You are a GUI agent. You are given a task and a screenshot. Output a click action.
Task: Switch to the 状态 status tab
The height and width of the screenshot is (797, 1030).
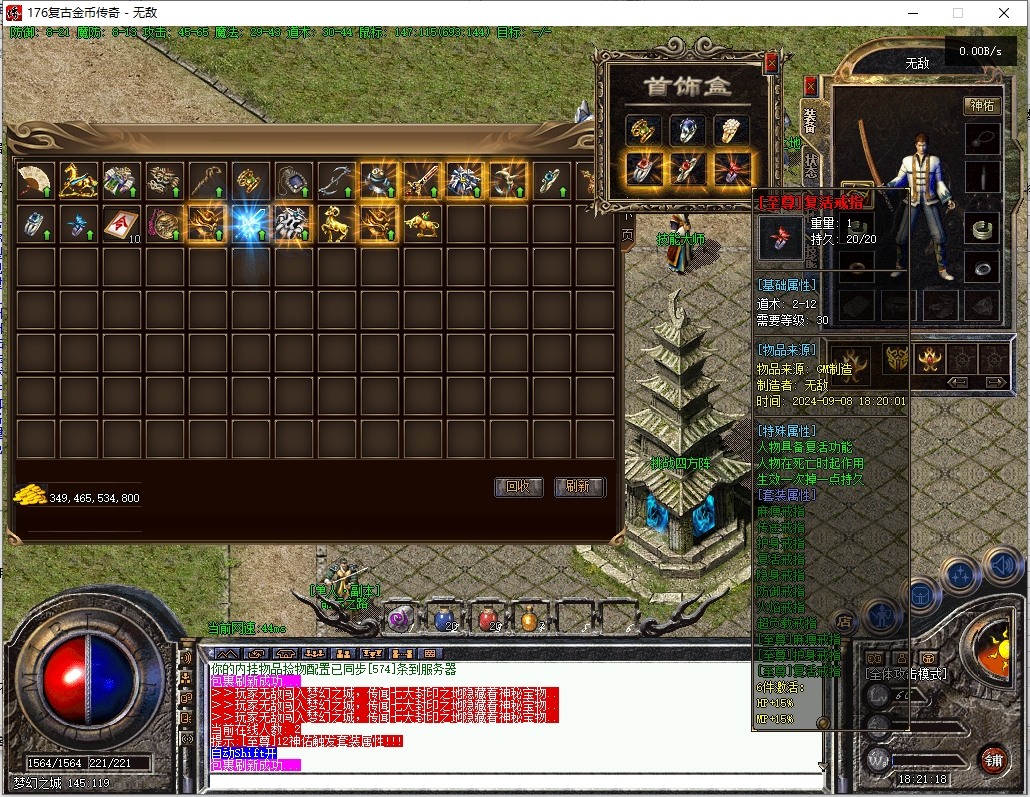(x=810, y=164)
